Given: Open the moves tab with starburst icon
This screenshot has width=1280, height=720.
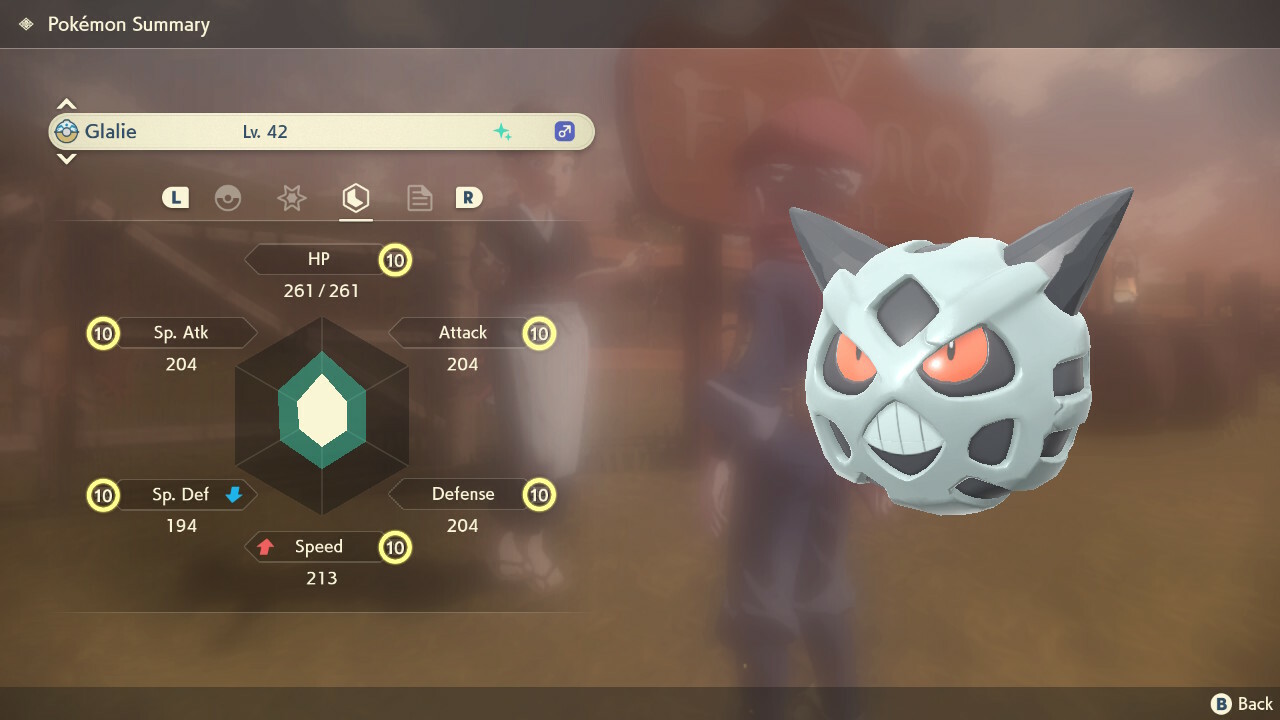Looking at the screenshot, I should point(291,198).
